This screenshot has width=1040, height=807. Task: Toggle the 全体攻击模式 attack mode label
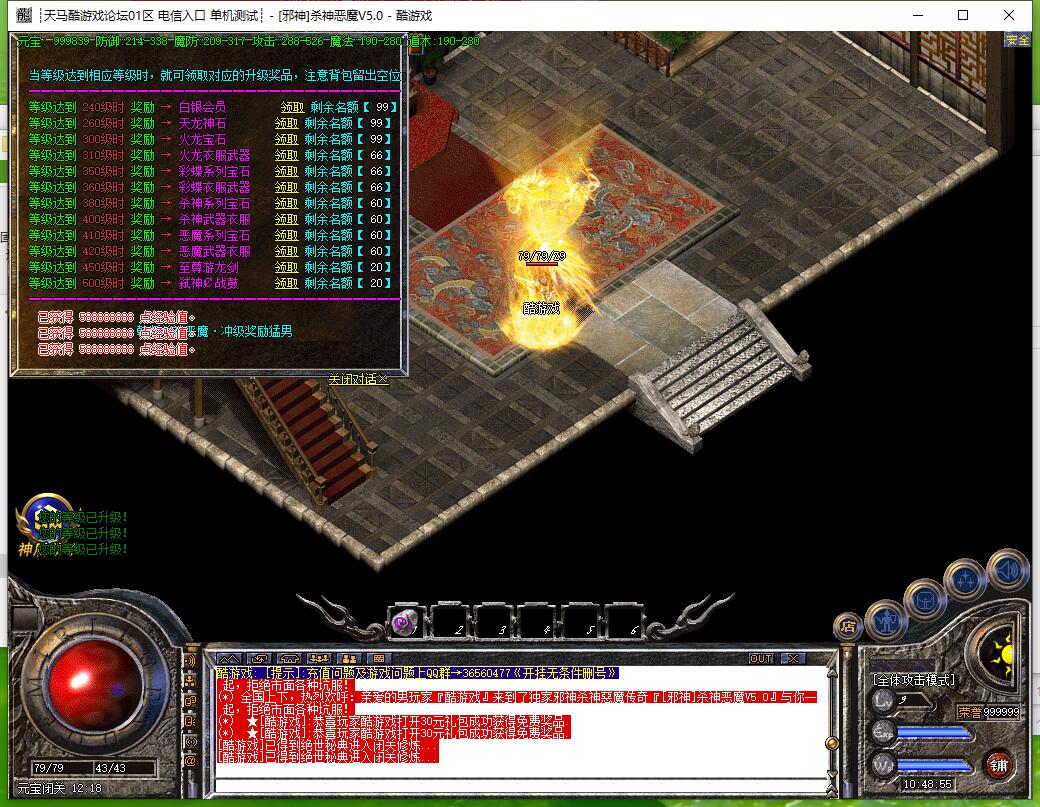click(914, 680)
